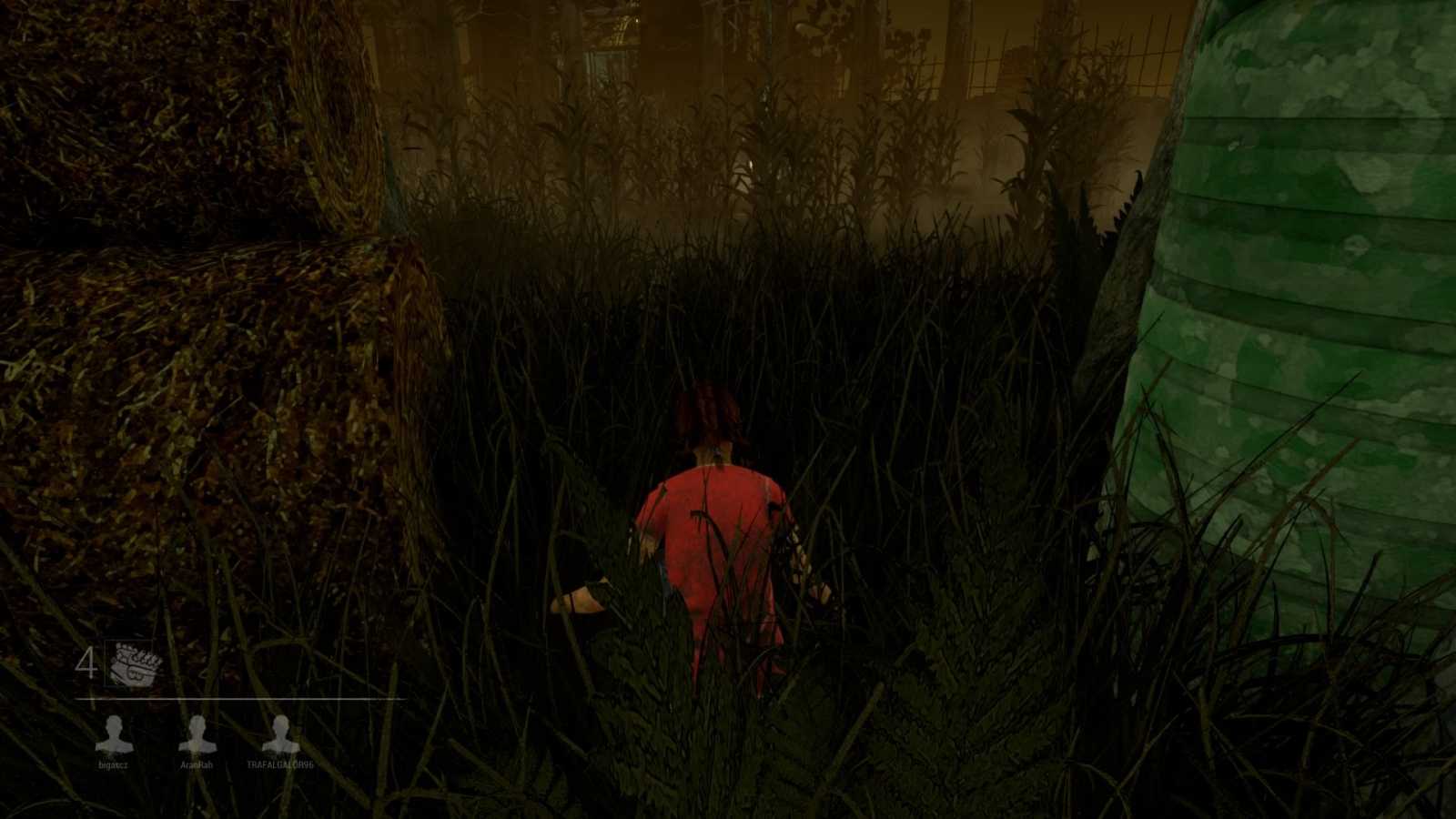Click the generators remaining counter

pos(86,662)
